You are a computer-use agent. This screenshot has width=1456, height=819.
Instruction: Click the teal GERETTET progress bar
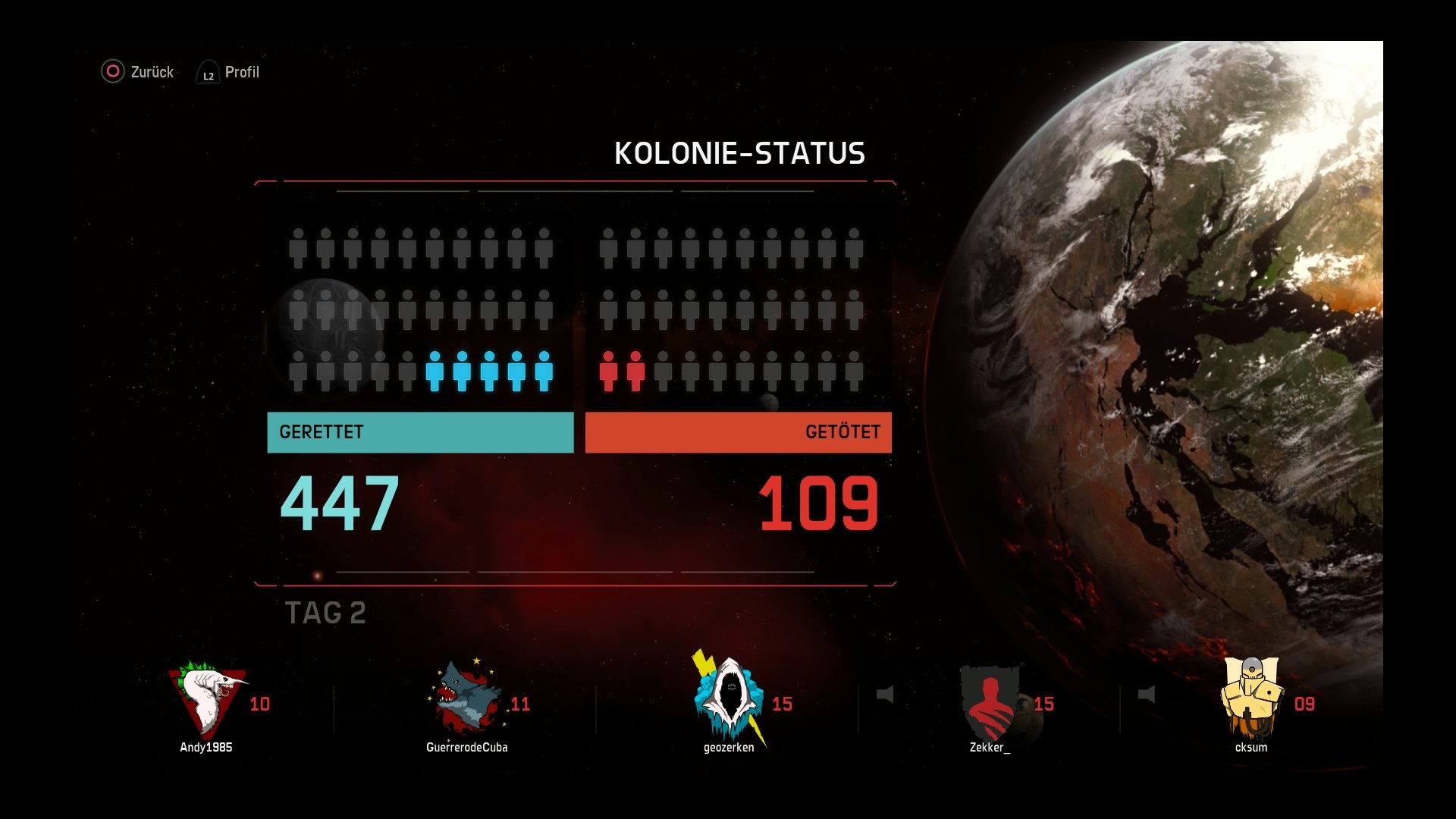pos(419,432)
